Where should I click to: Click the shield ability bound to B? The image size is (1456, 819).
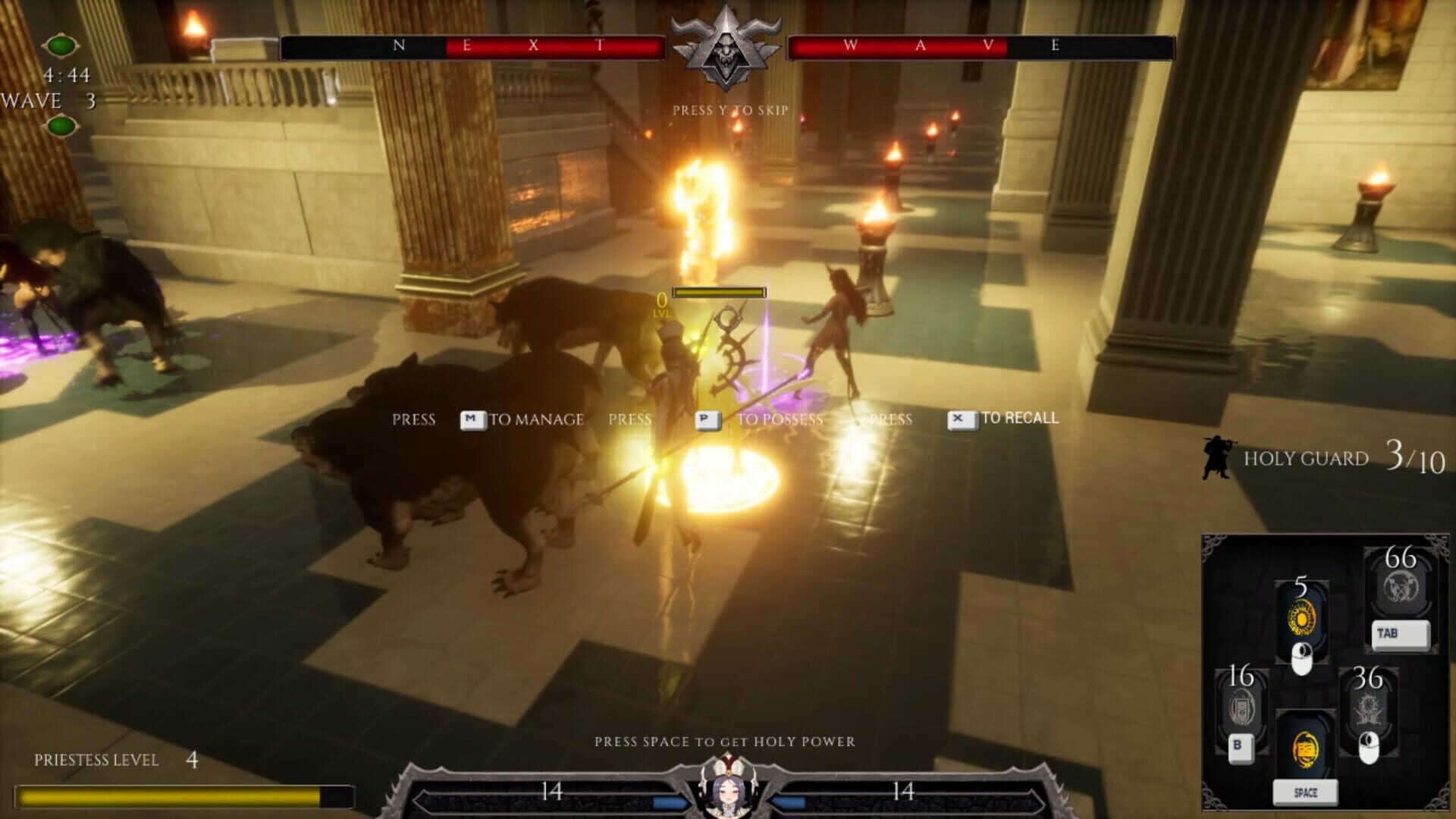click(1244, 705)
